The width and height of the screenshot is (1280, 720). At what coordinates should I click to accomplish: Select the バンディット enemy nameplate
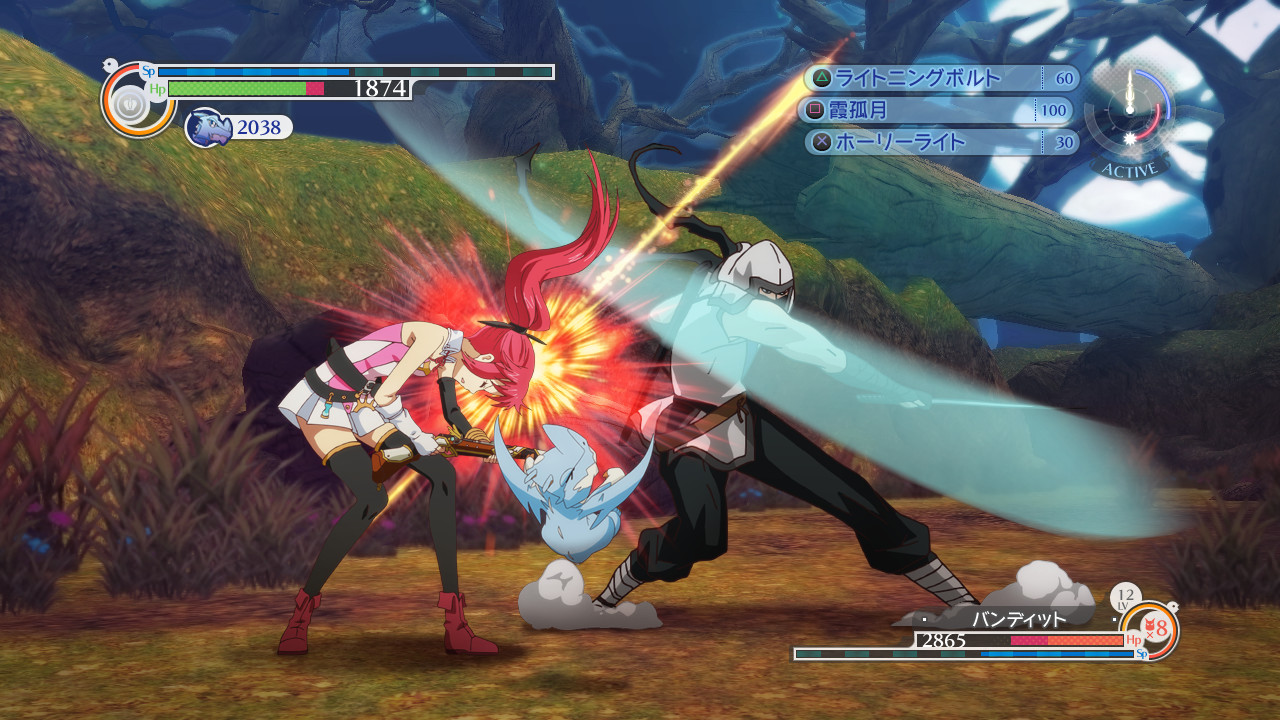click(x=1019, y=619)
